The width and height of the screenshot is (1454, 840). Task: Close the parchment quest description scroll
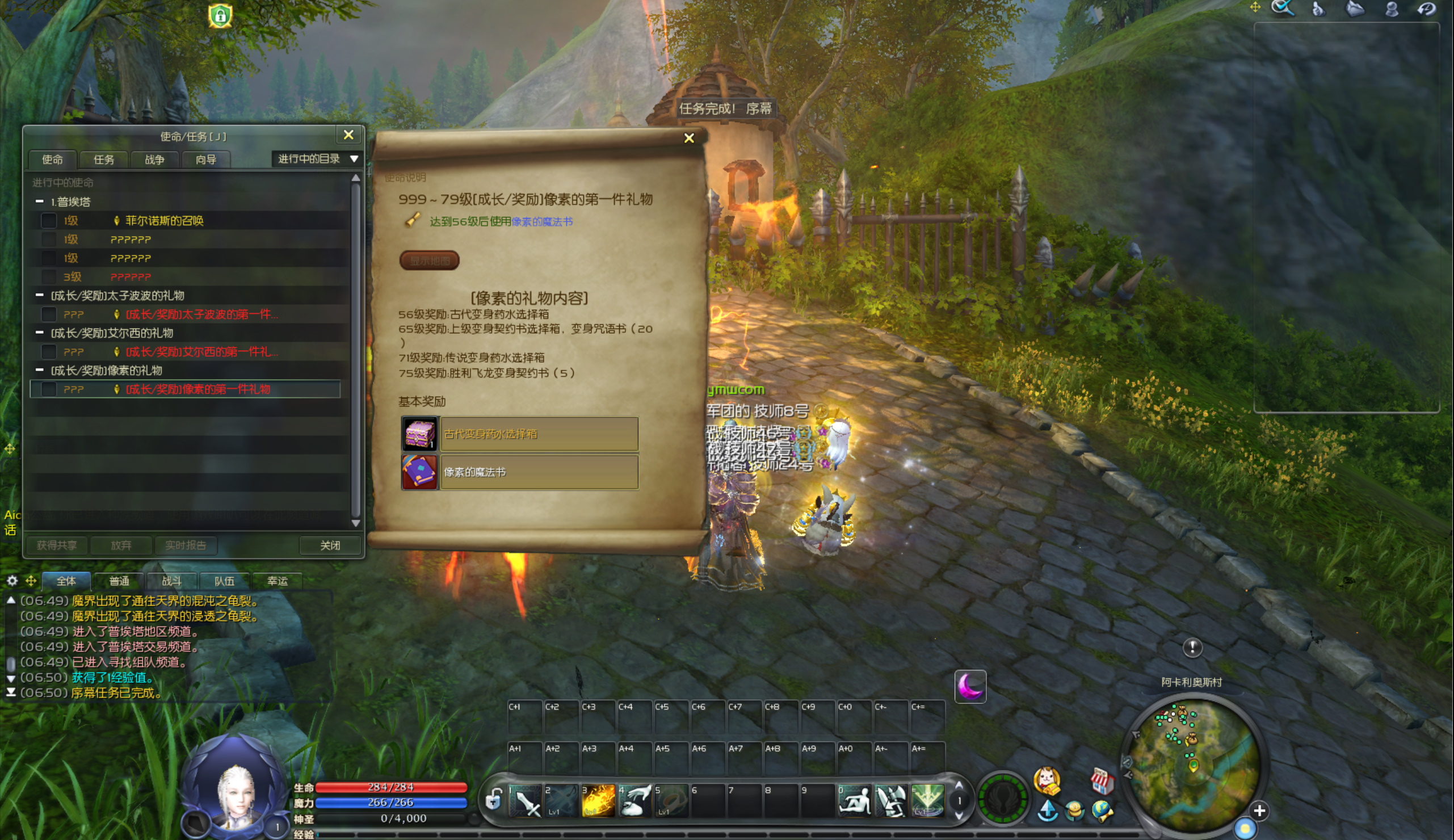click(688, 138)
